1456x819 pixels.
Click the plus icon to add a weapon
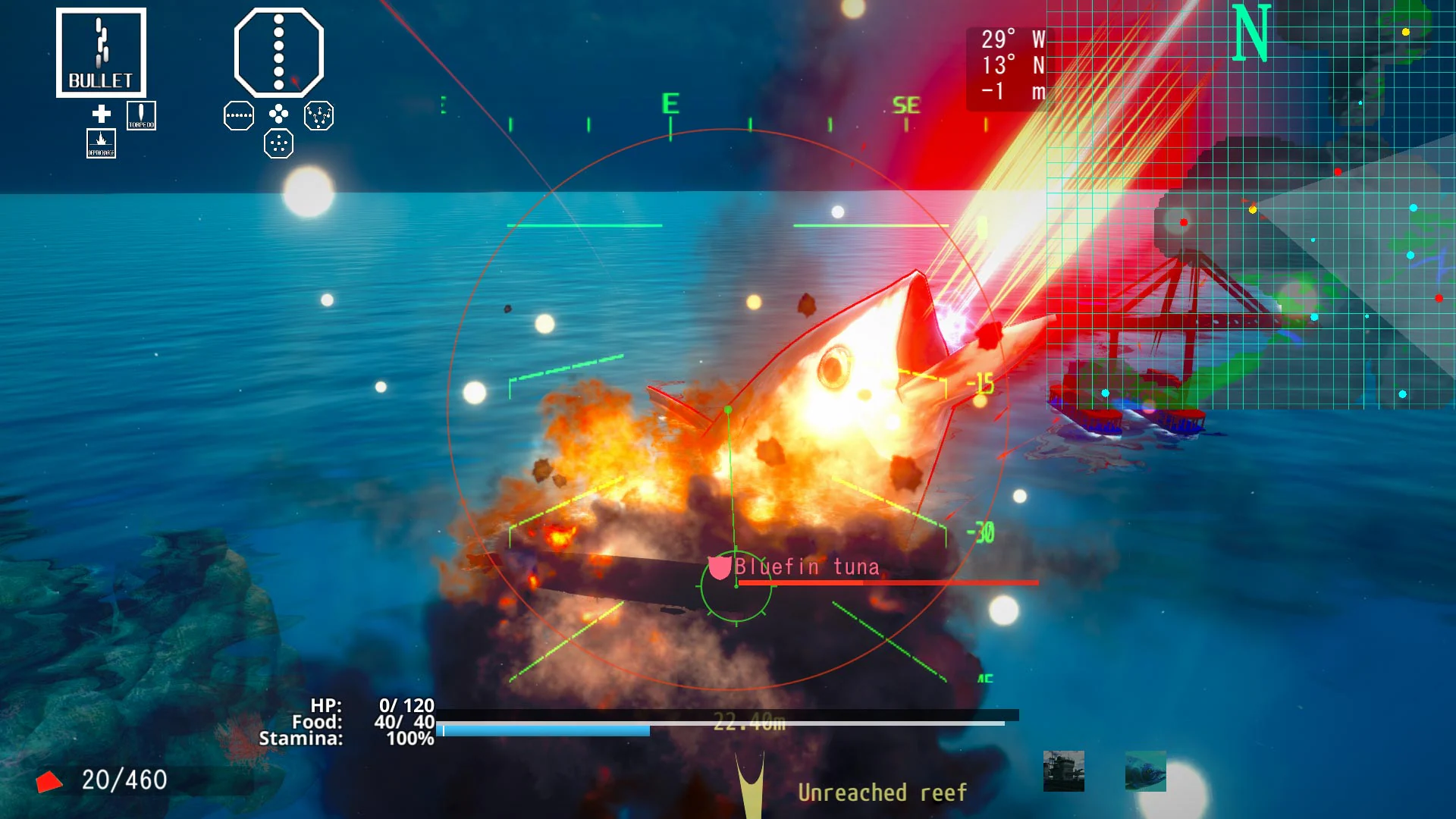[x=101, y=115]
